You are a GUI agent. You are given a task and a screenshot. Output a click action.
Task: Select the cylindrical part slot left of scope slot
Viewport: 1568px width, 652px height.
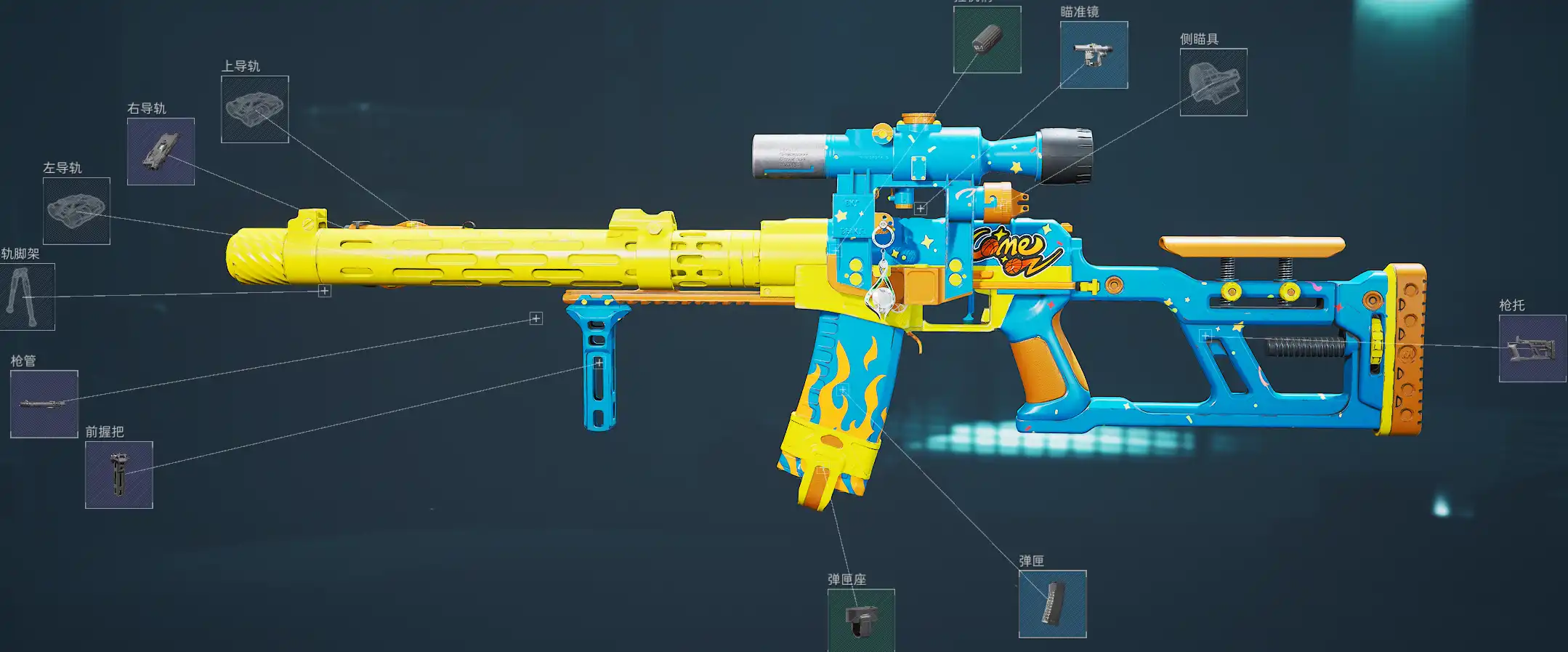pos(987,40)
